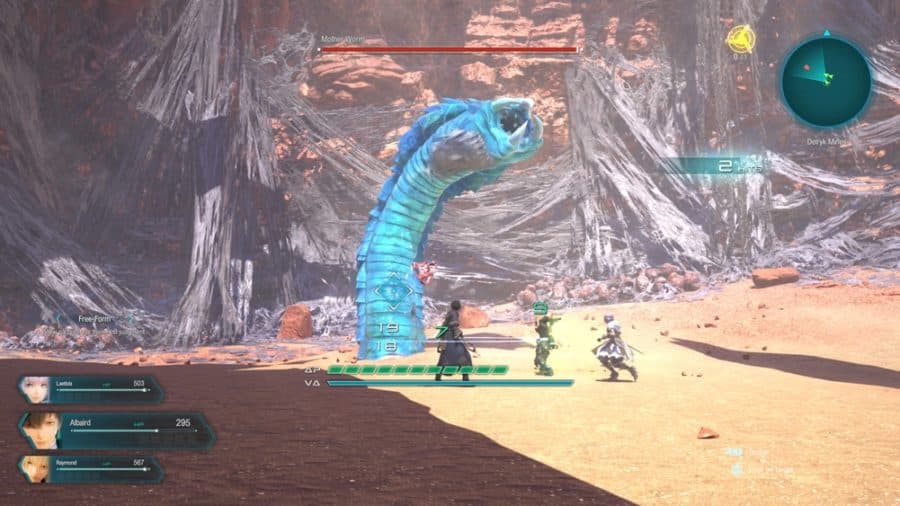Viewport: 900px width, 506px height.
Task: Choose Albaird's party member panel
Action: tap(115, 430)
